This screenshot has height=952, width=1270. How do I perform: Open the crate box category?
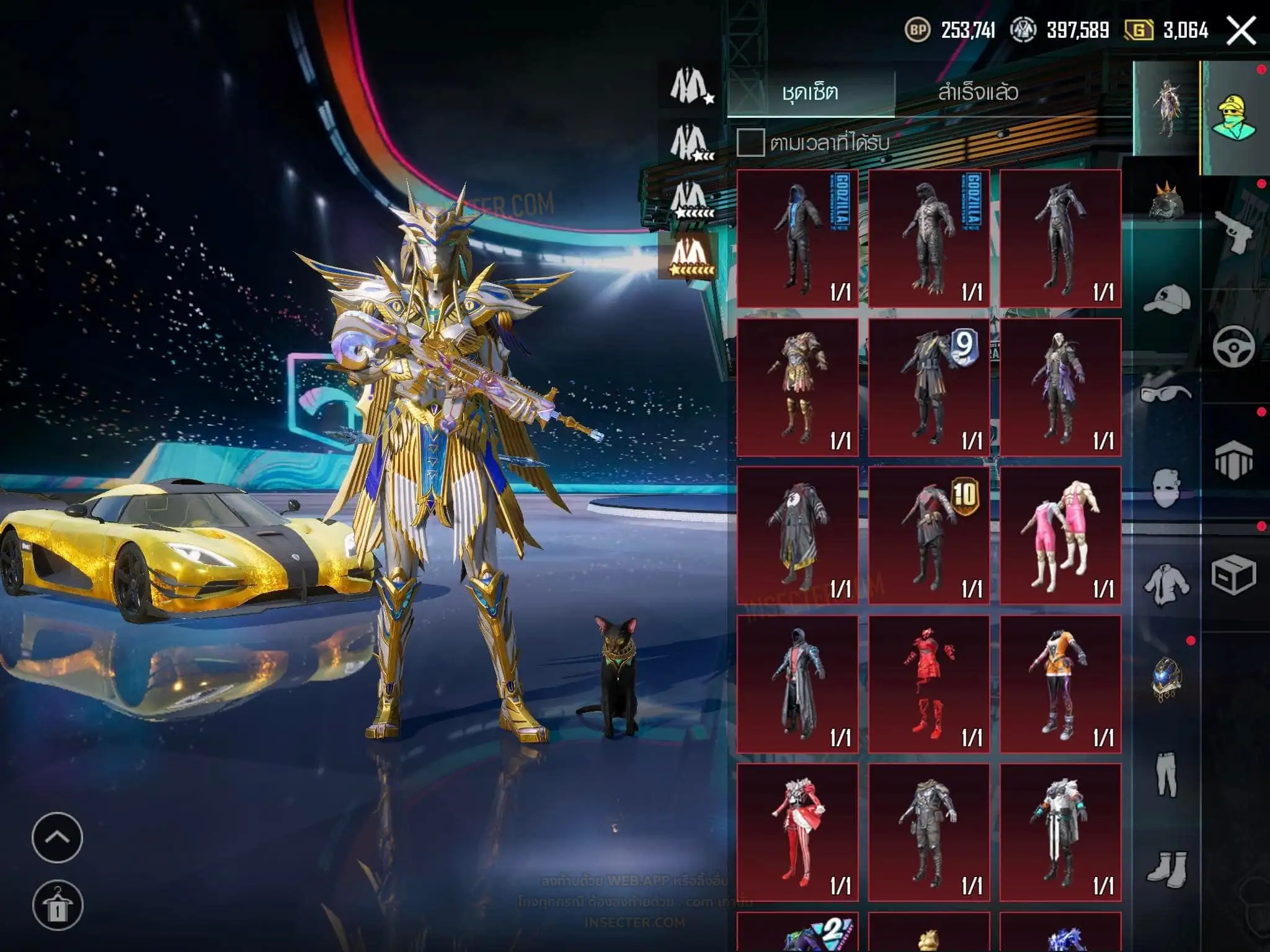tap(1233, 575)
